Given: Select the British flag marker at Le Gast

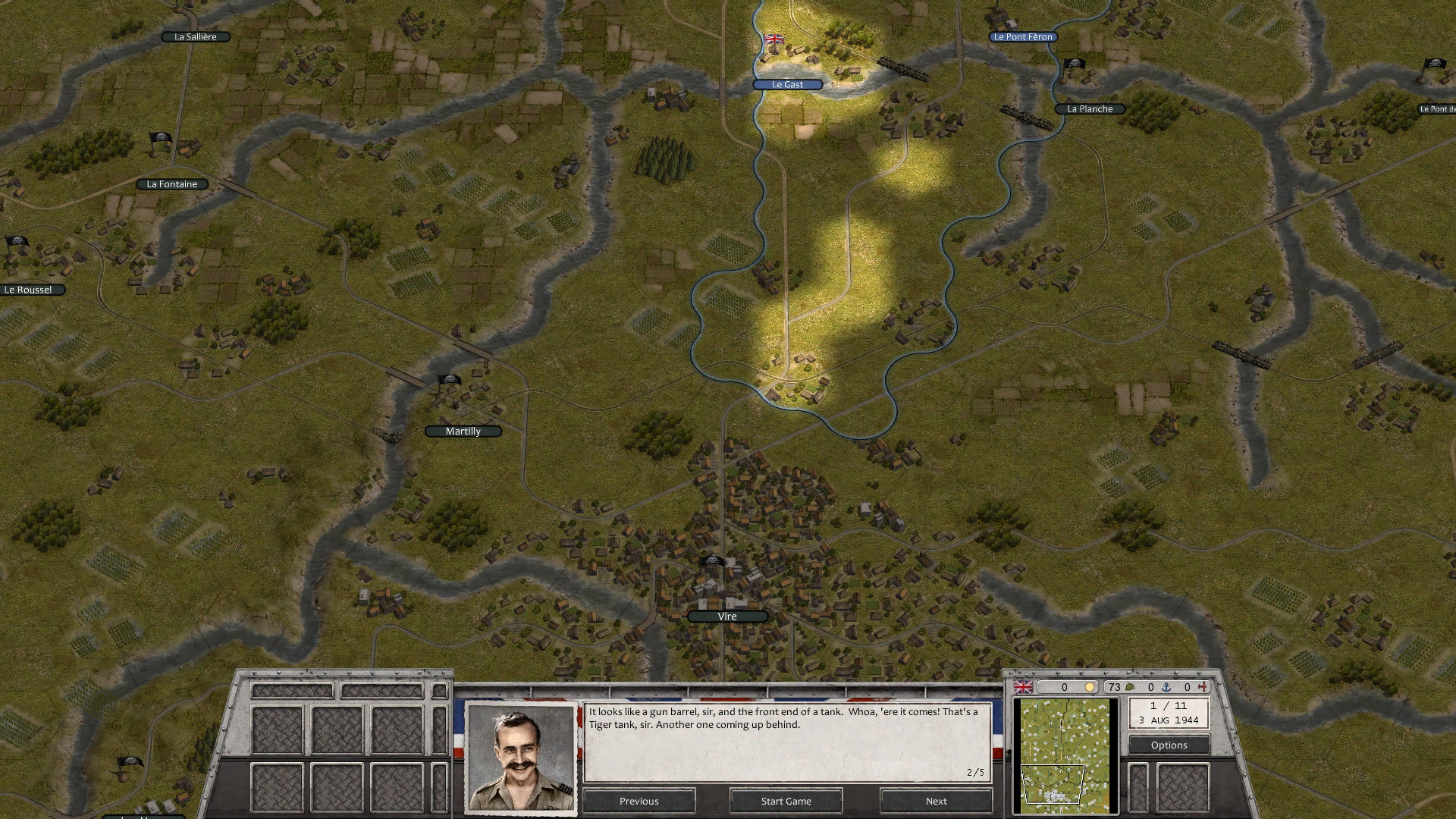Looking at the screenshot, I should (774, 39).
